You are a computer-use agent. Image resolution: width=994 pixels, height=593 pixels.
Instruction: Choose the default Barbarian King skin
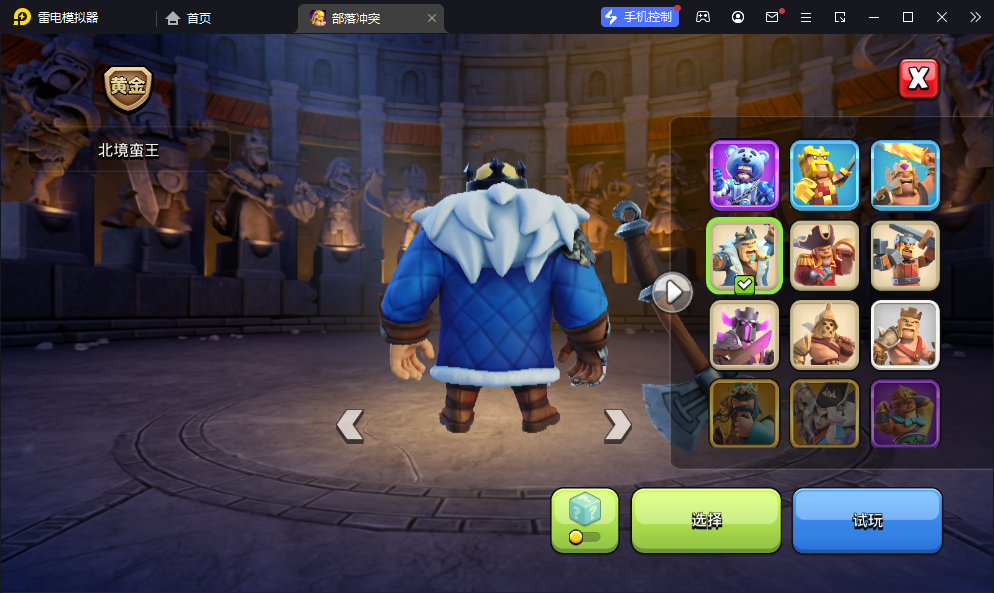(905, 335)
